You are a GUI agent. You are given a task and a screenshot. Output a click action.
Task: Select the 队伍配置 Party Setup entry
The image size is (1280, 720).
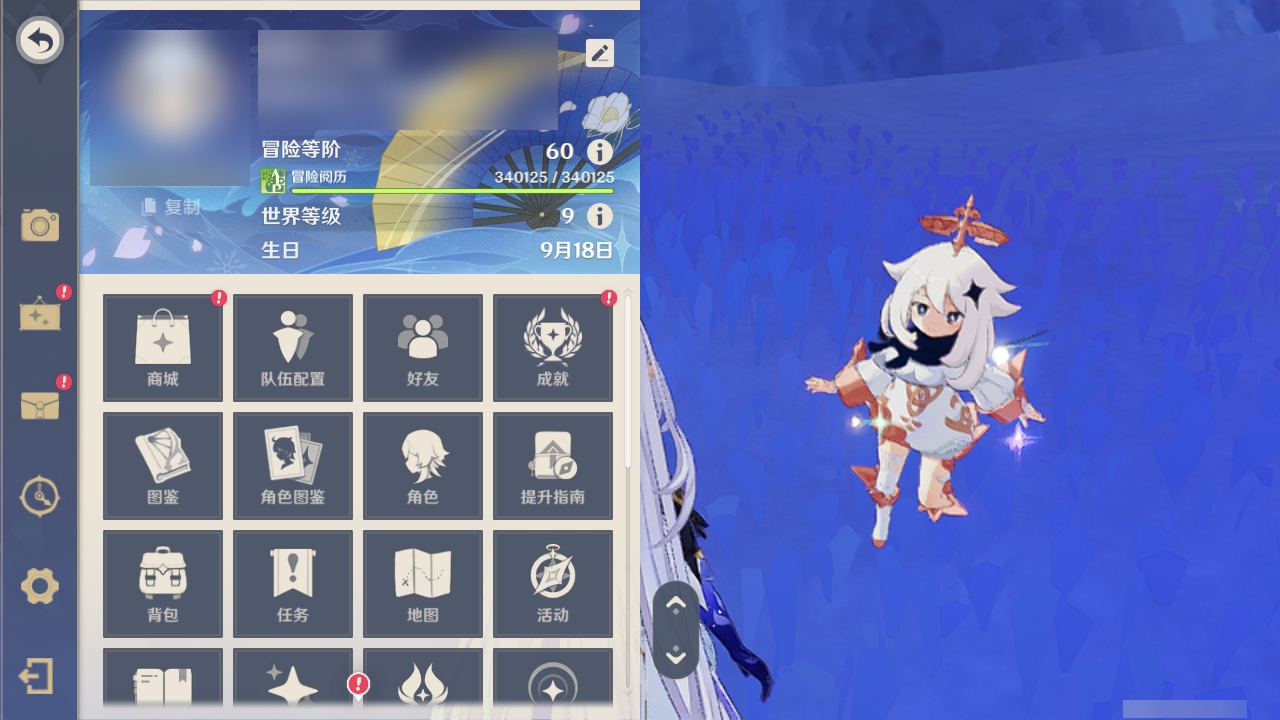[292, 346]
